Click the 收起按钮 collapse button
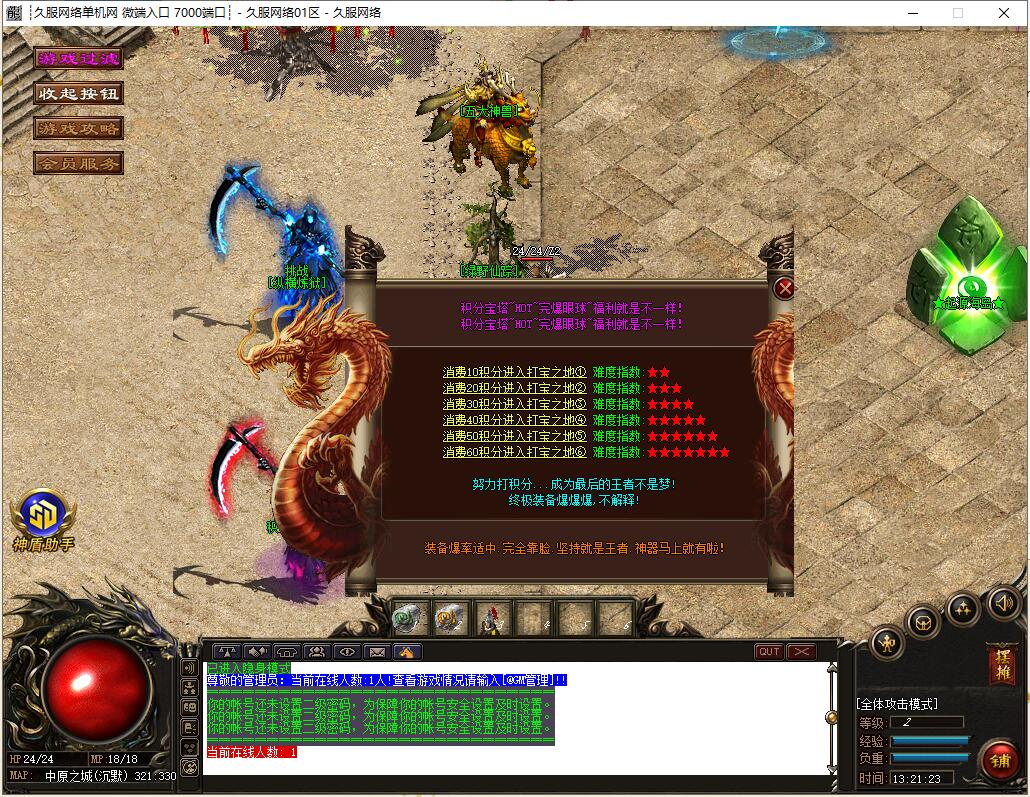The height and width of the screenshot is (797, 1030). click(x=78, y=94)
